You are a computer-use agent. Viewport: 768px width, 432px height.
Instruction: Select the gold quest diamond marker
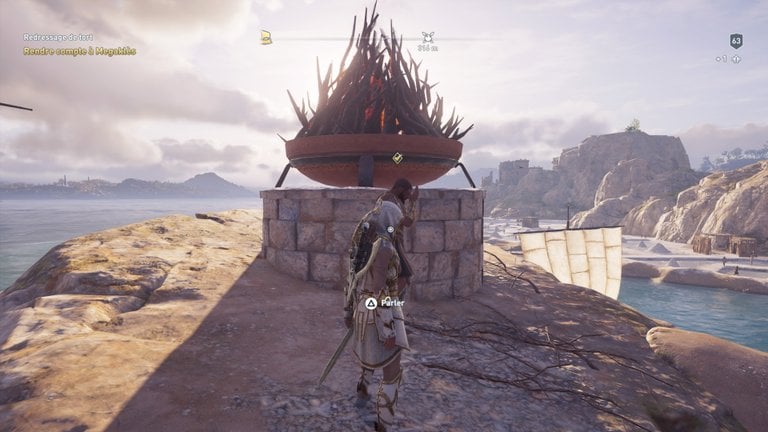tap(397, 158)
